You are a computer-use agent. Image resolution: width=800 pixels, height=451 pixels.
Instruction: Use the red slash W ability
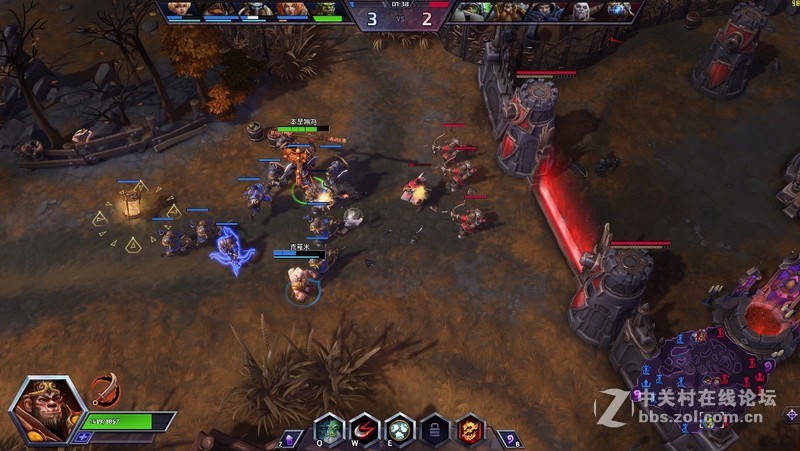pos(364,428)
